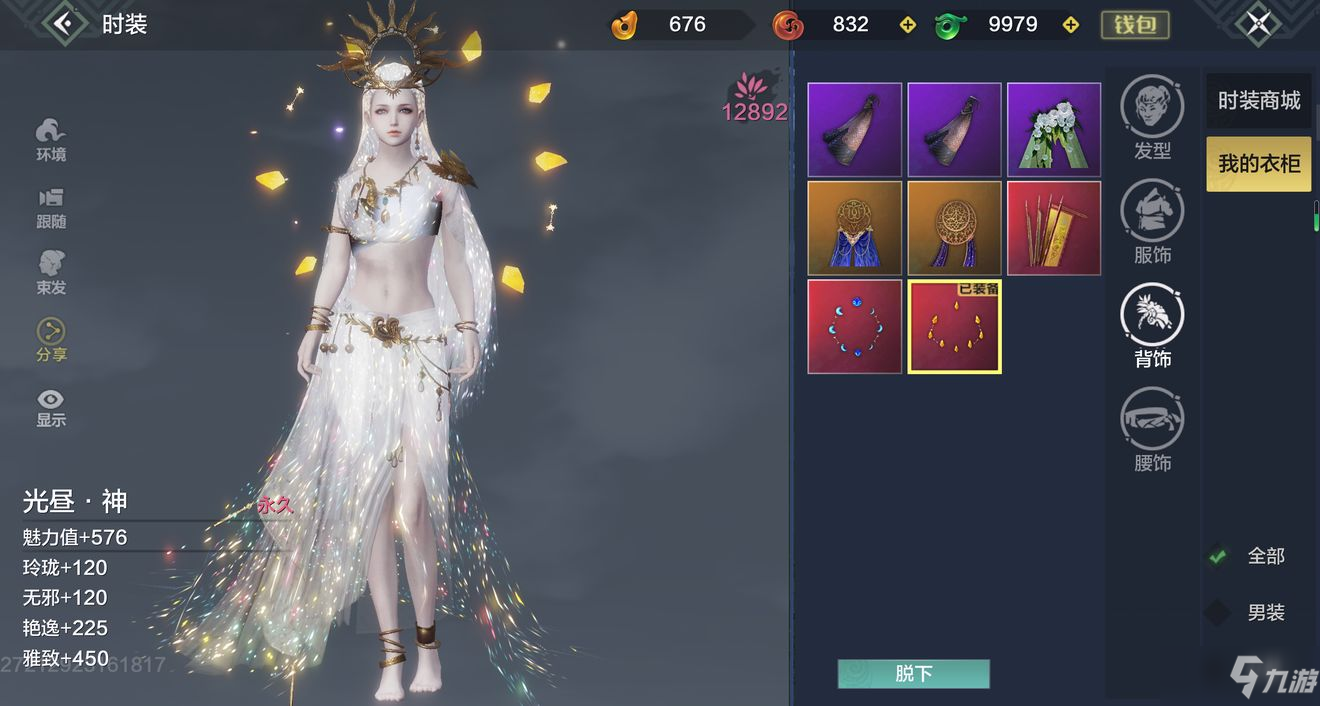This screenshot has height=706, width=1320.
Task: Select the white flower back accessory item
Action: point(1054,130)
